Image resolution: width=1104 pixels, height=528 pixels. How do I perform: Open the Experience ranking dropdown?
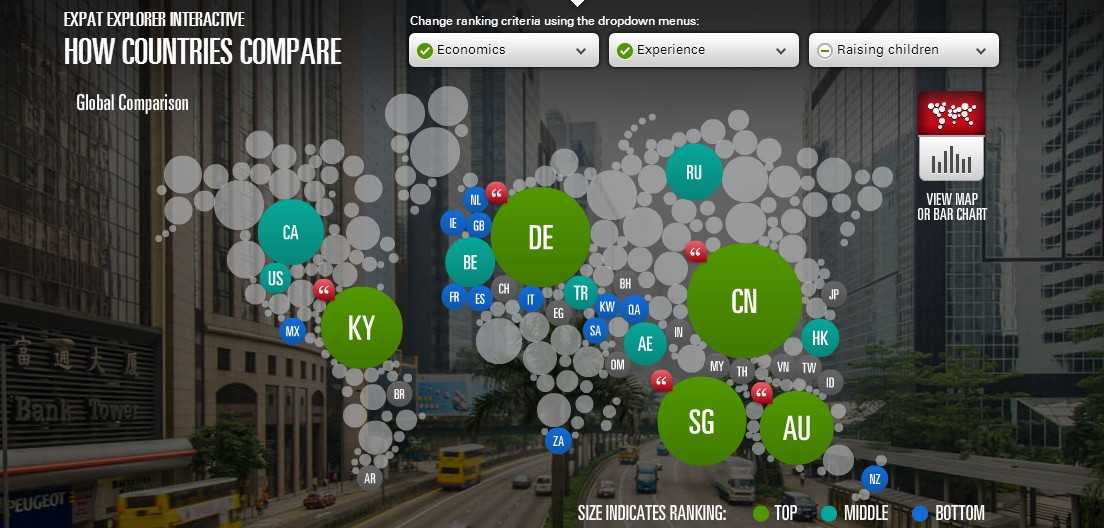pos(703,50)
